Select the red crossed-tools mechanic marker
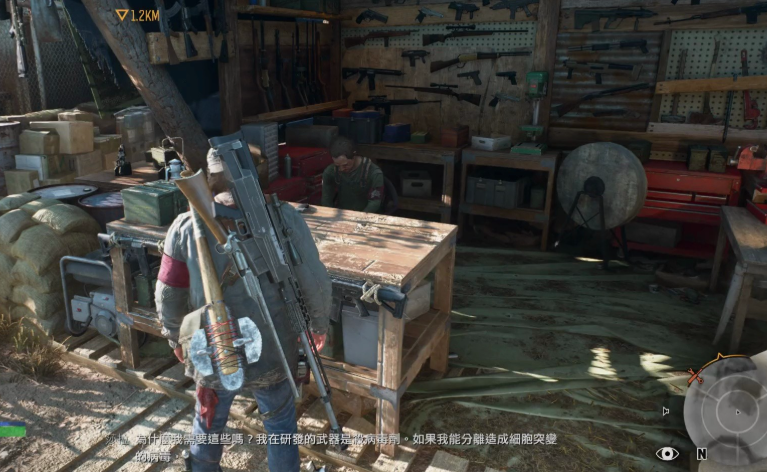Image resolution: width=767 pixels, height=472 pixels. coord(696,376)
